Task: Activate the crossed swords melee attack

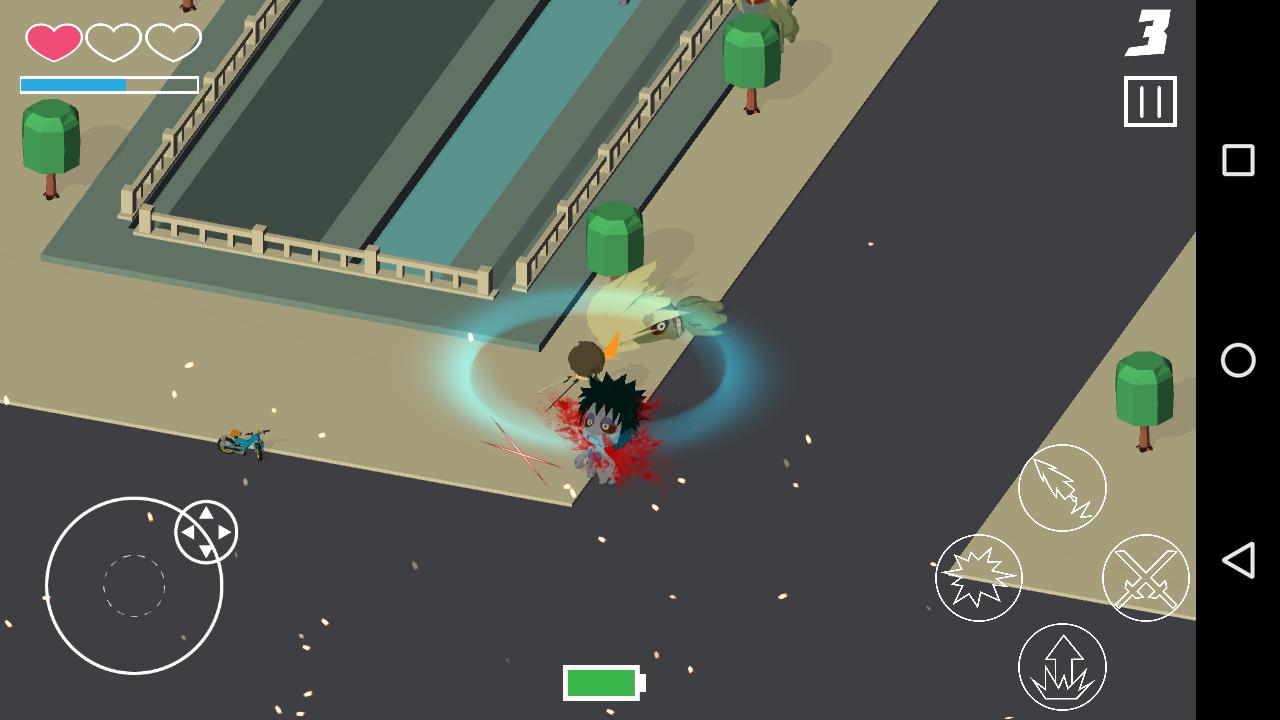Action: (1146, 579)
